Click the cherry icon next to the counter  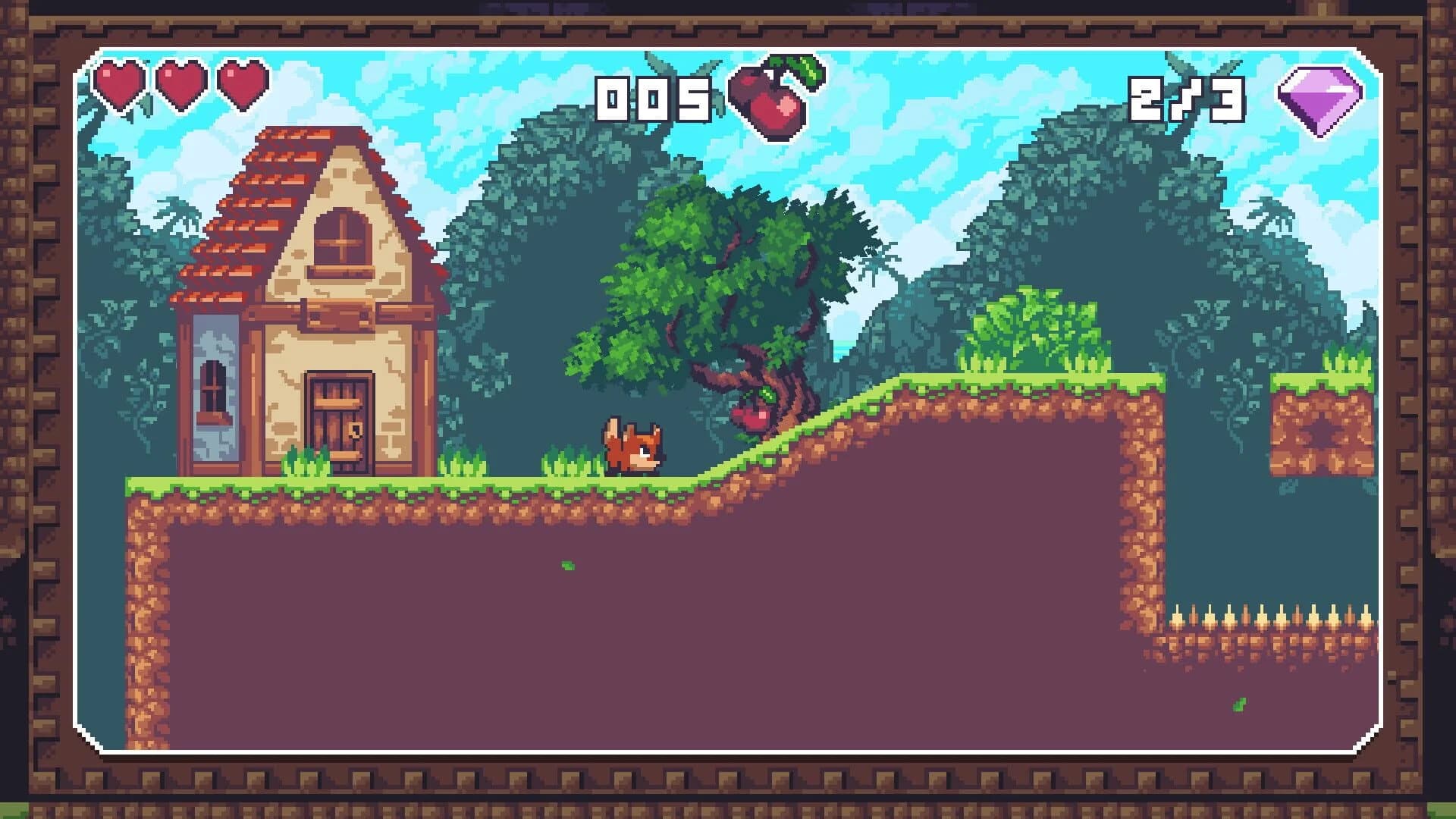(773, 99)
